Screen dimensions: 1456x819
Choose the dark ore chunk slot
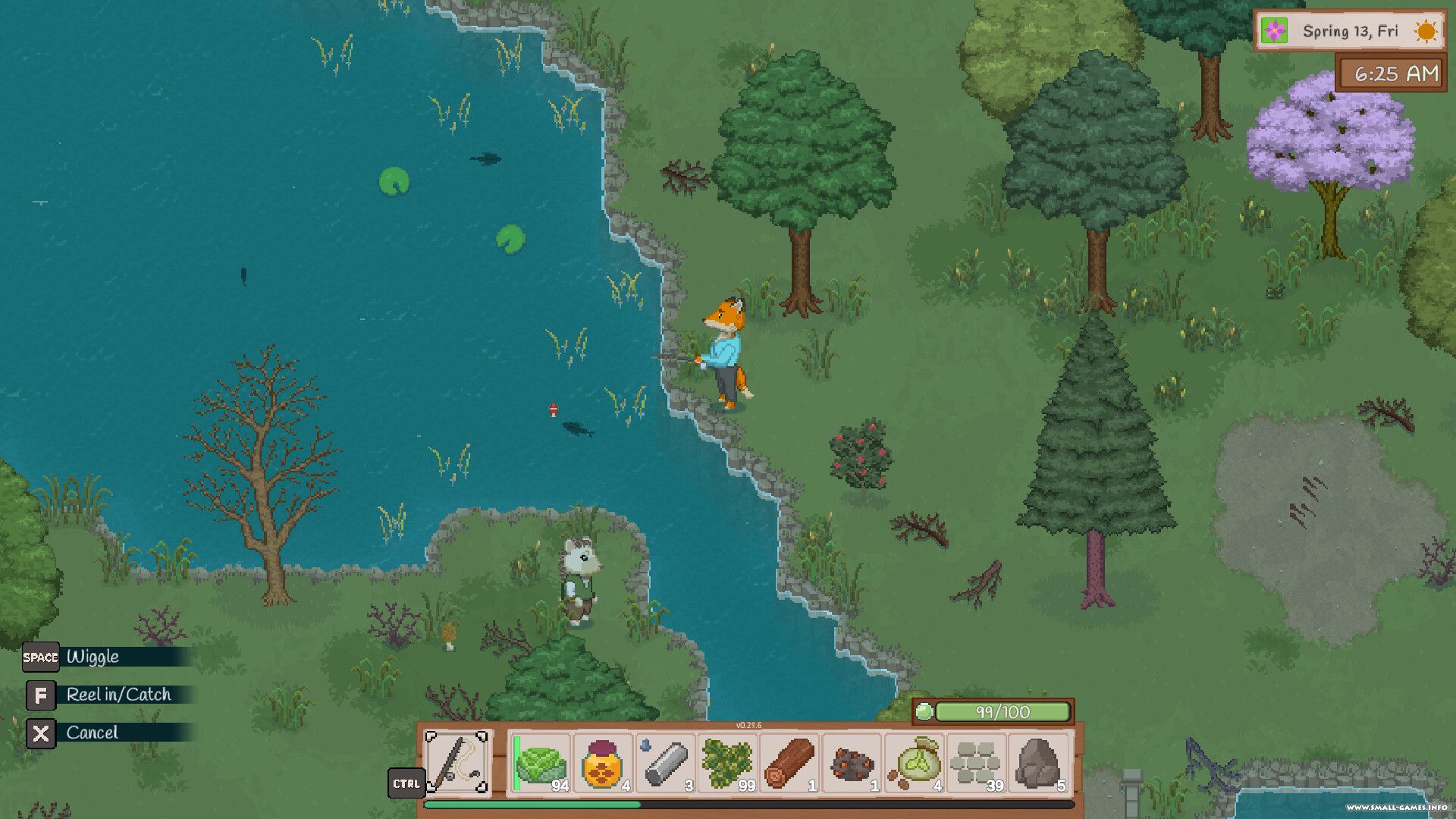tap(852, 763)
